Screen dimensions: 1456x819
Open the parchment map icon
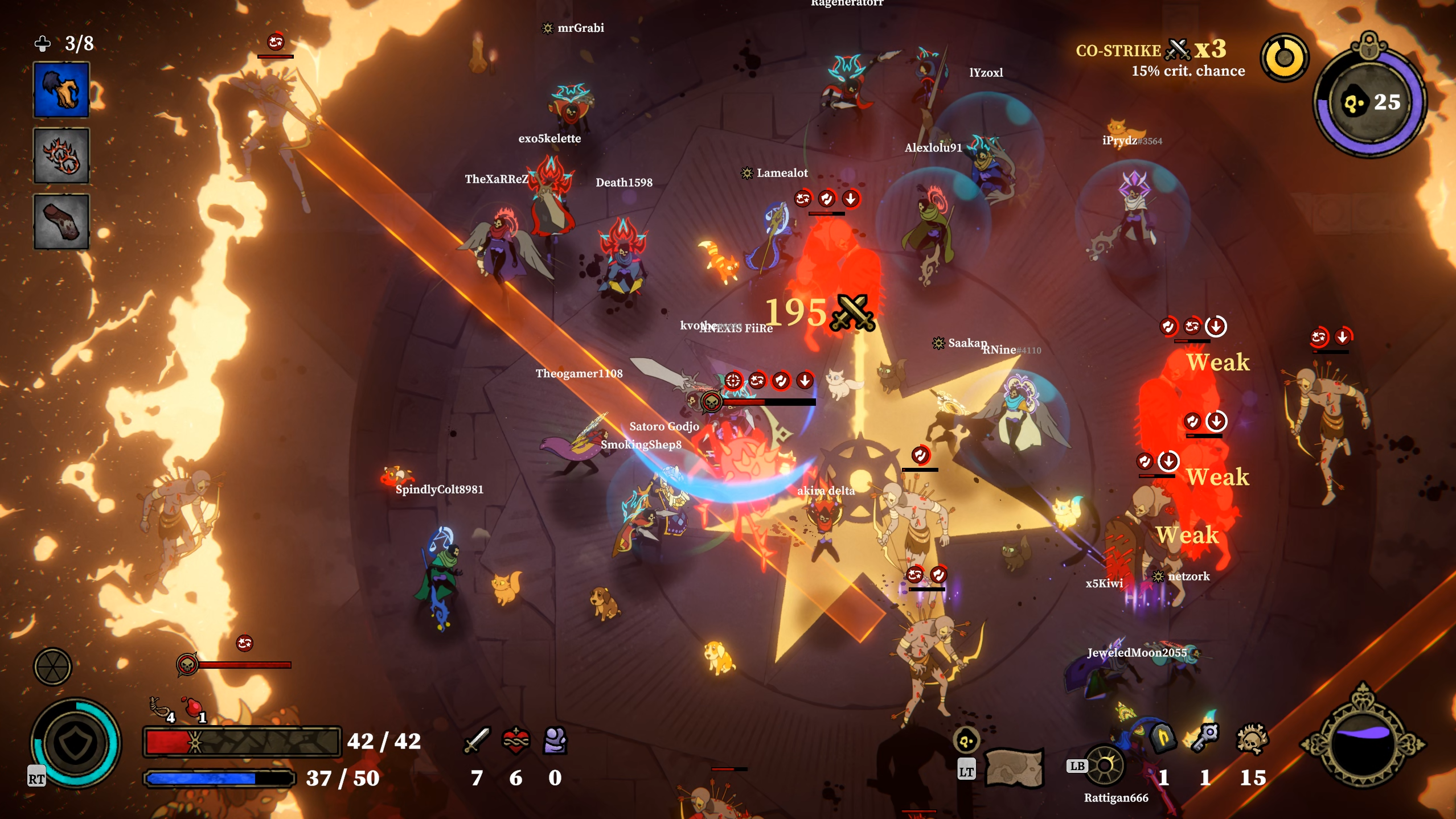click(1014, 768)
